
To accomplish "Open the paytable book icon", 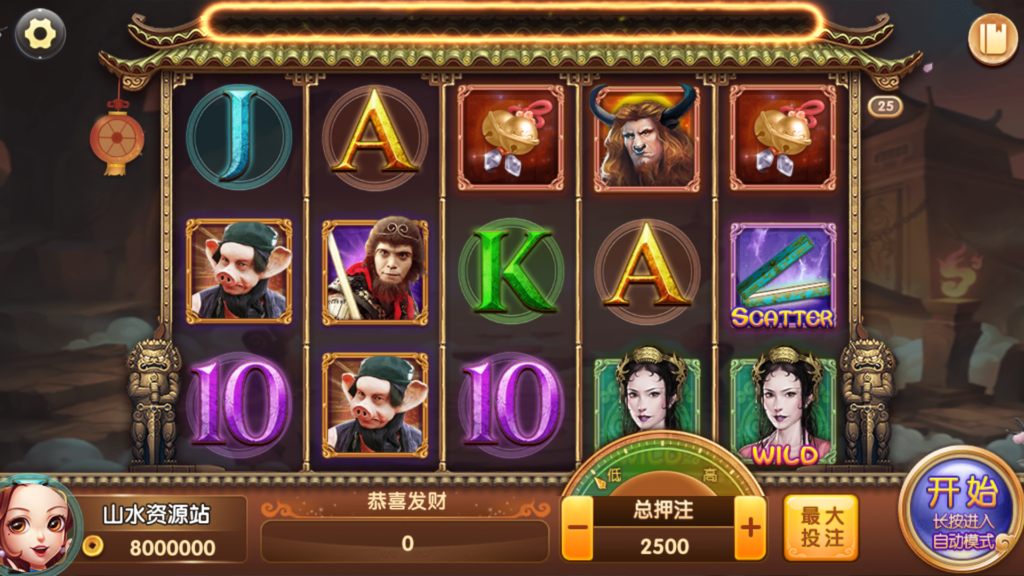I will pyautogui.click(x=993, y=40).
